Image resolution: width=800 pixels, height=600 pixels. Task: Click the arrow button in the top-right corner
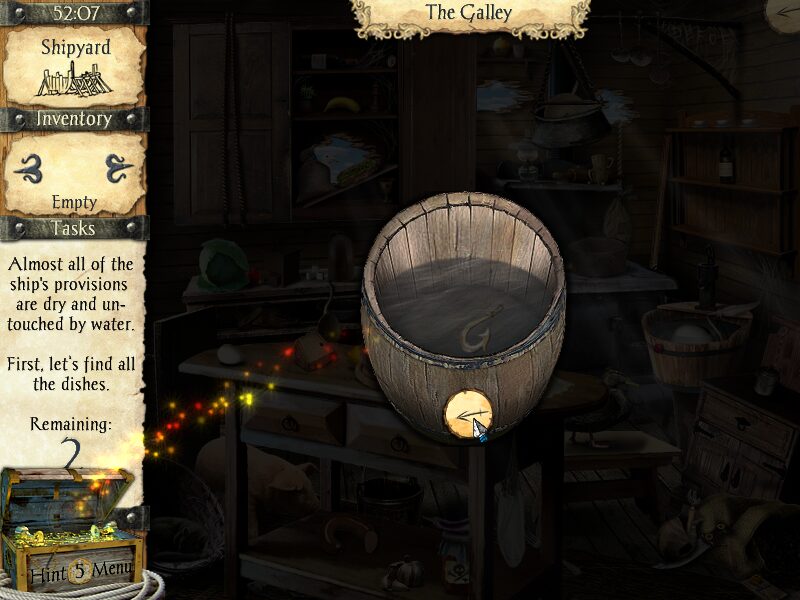pos(787,12)
